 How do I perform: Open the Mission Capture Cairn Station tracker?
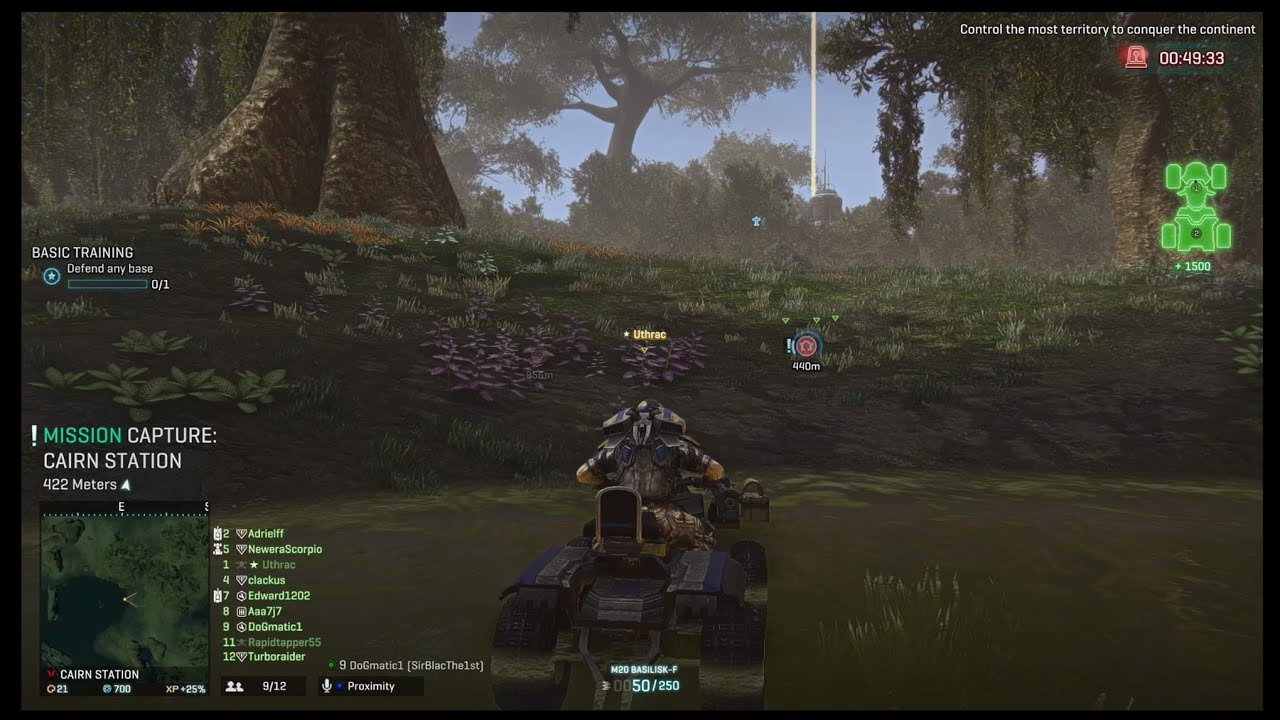pyautogui.click(x=129, y=448)
